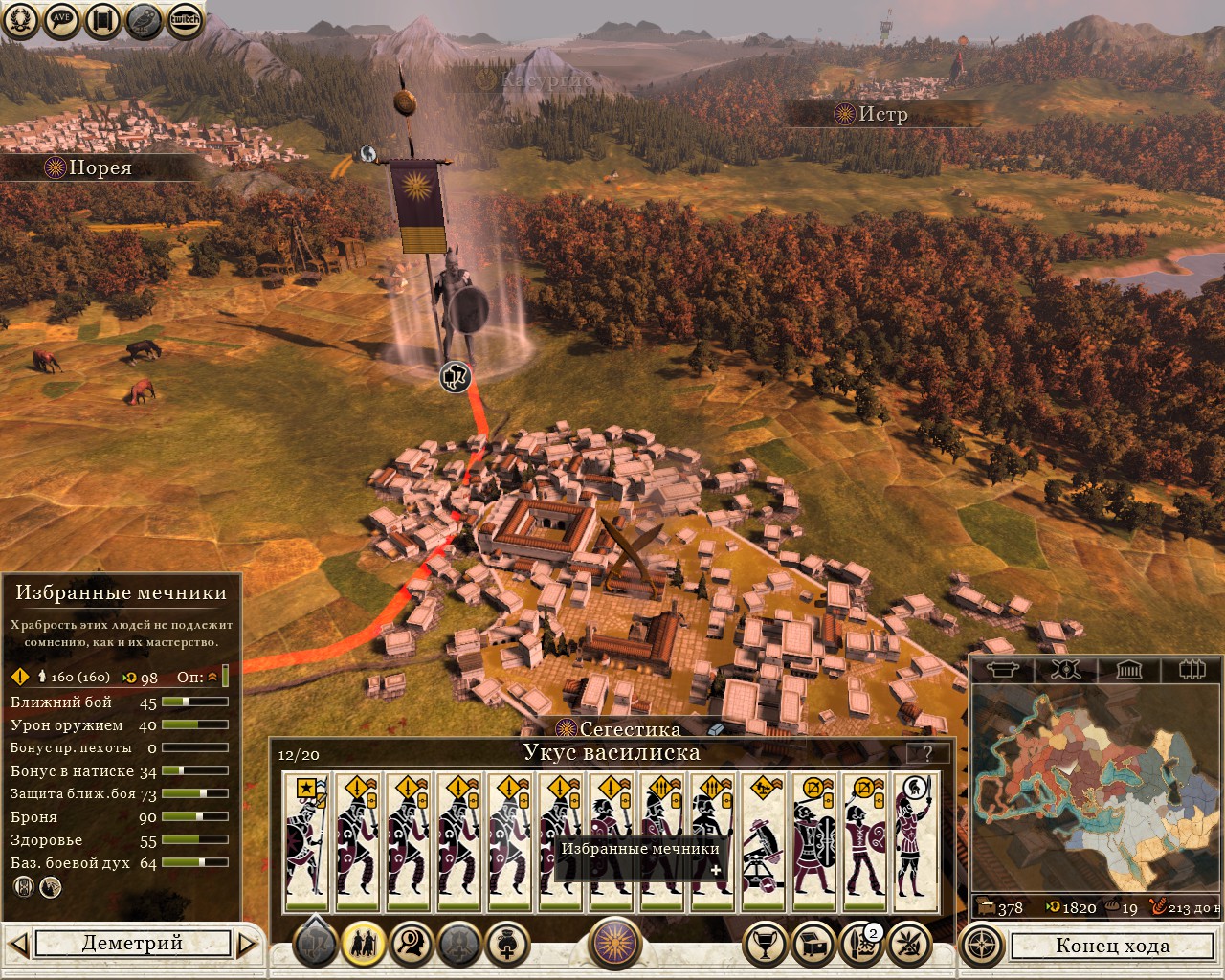
Task: Click the laurel wreath menu icon
Action: coord(20,20)
